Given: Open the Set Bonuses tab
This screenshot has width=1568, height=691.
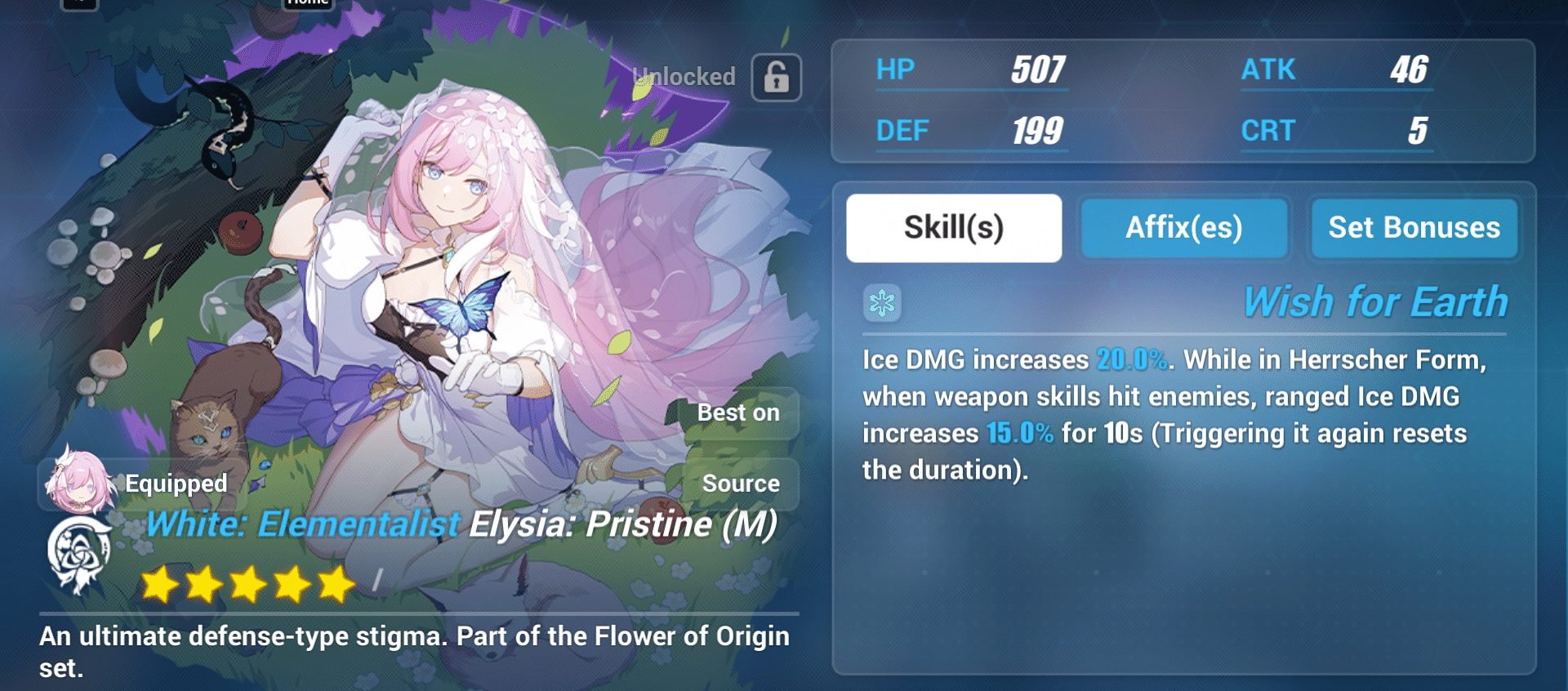Looking at the screenshot, I should point(1414,228).
